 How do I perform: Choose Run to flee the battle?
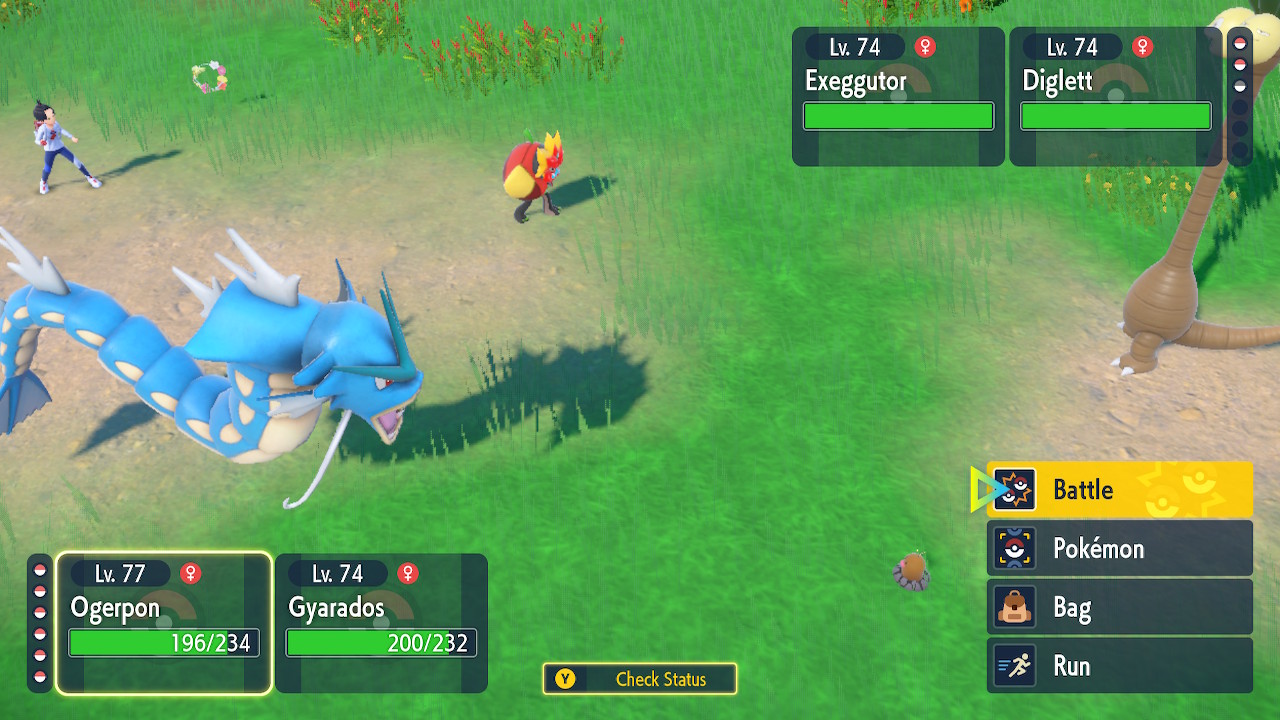[x=1119, y=666]
